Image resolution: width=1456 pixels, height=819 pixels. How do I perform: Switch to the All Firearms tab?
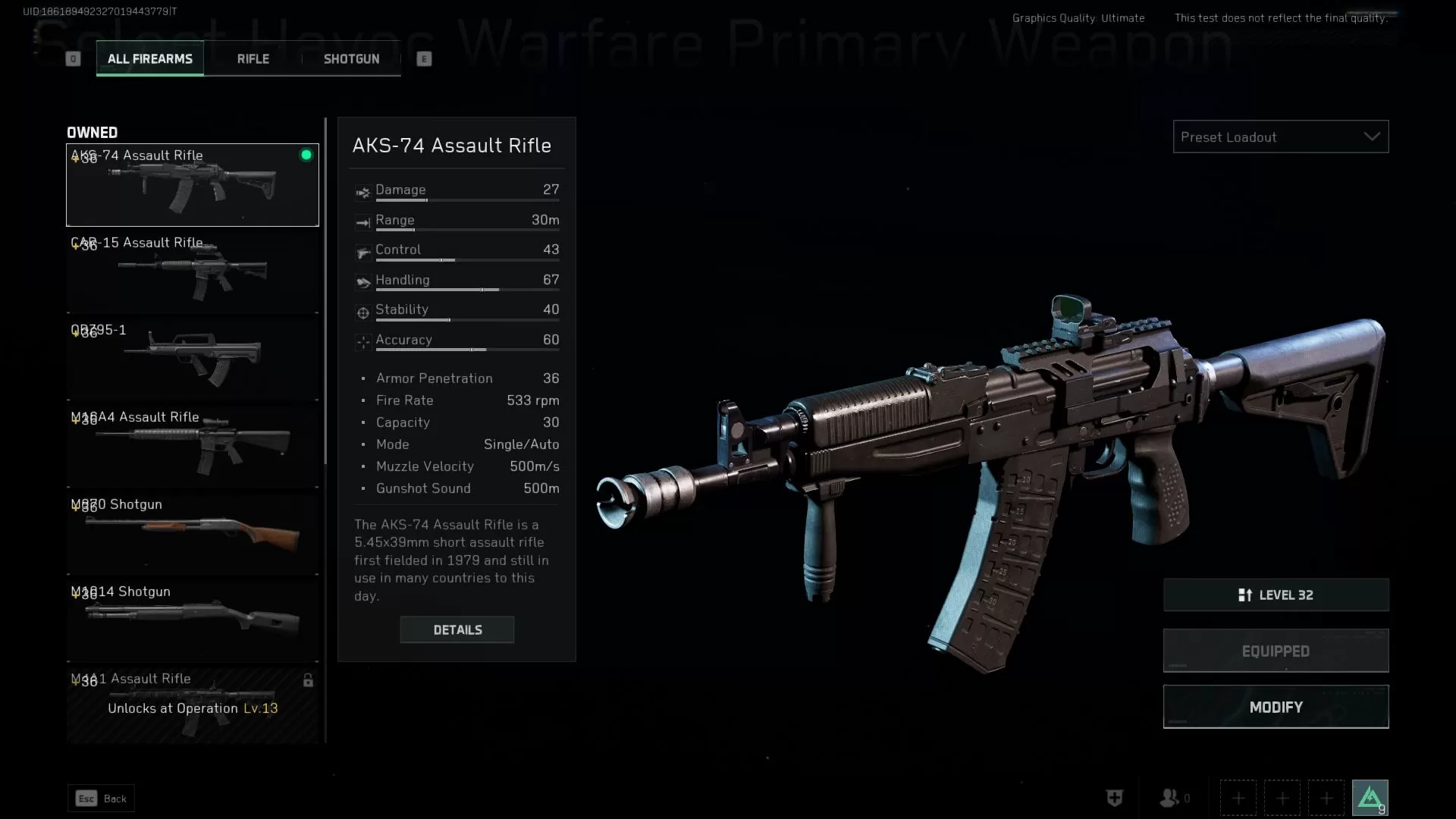click(x=149, y=59)
